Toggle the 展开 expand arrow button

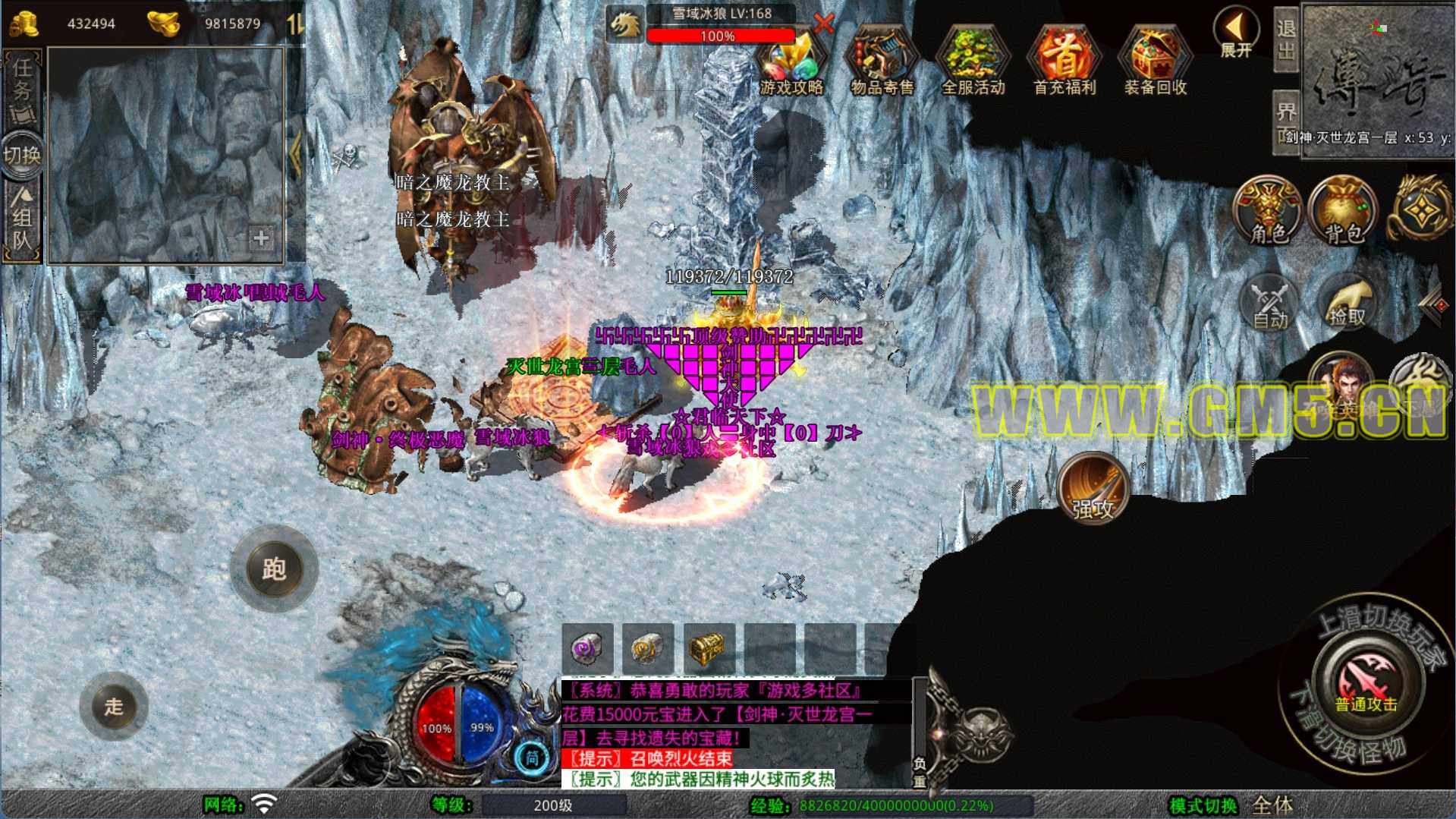coord(1236,33)
